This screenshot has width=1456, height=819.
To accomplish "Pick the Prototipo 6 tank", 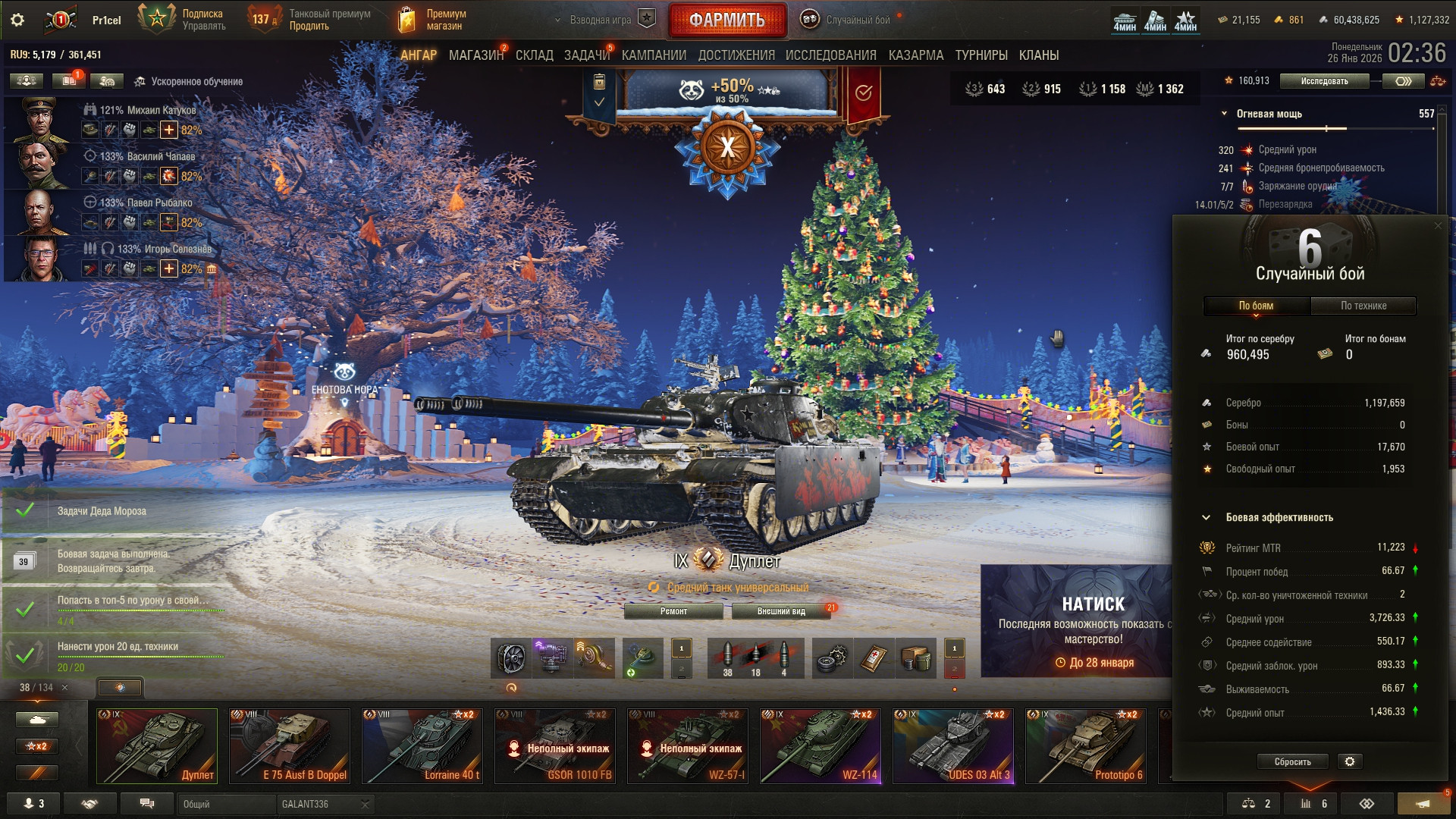I will (x=1086, y=746).
